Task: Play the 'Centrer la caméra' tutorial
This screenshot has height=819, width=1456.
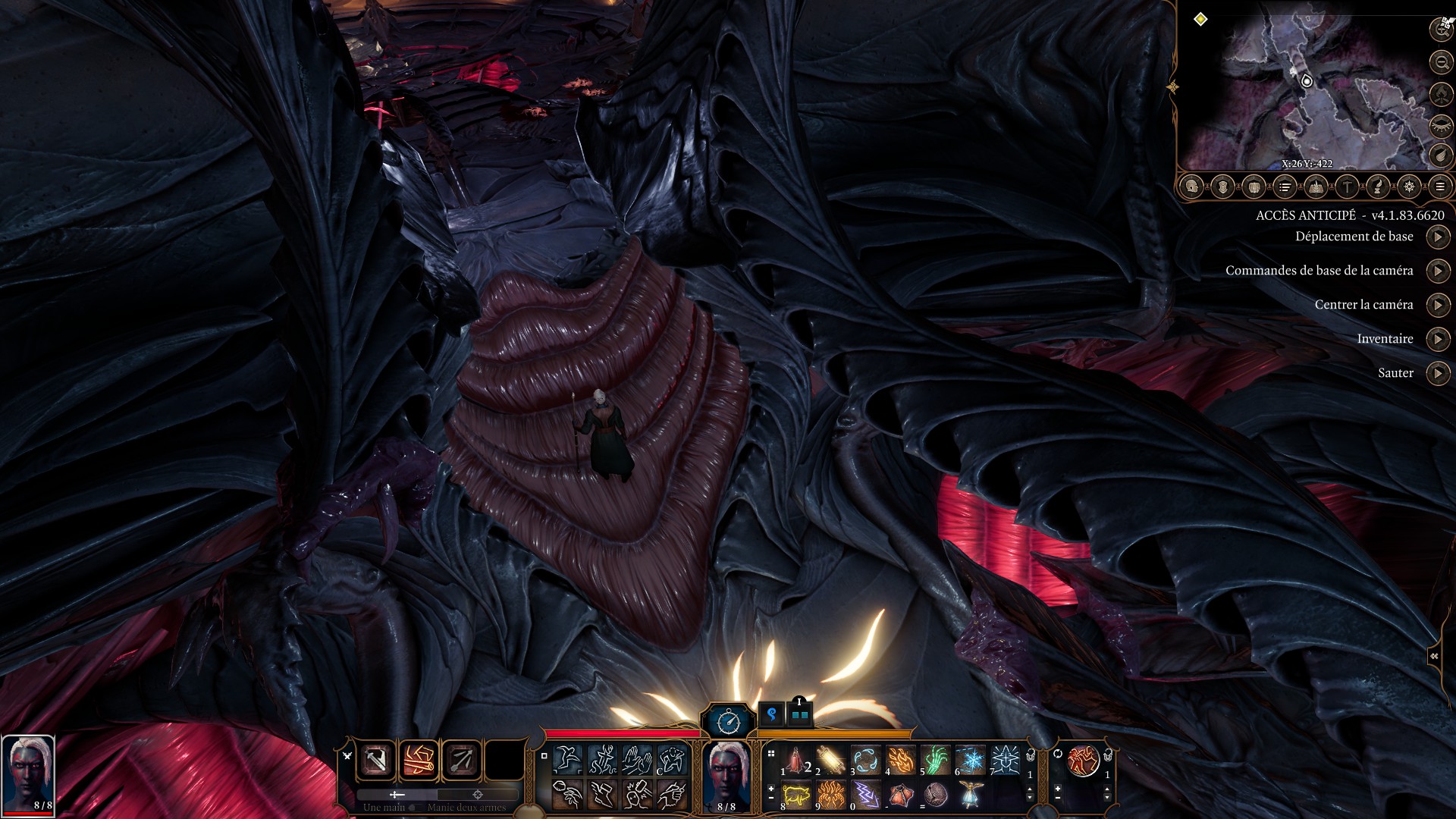Action: tap(1438, 306)
